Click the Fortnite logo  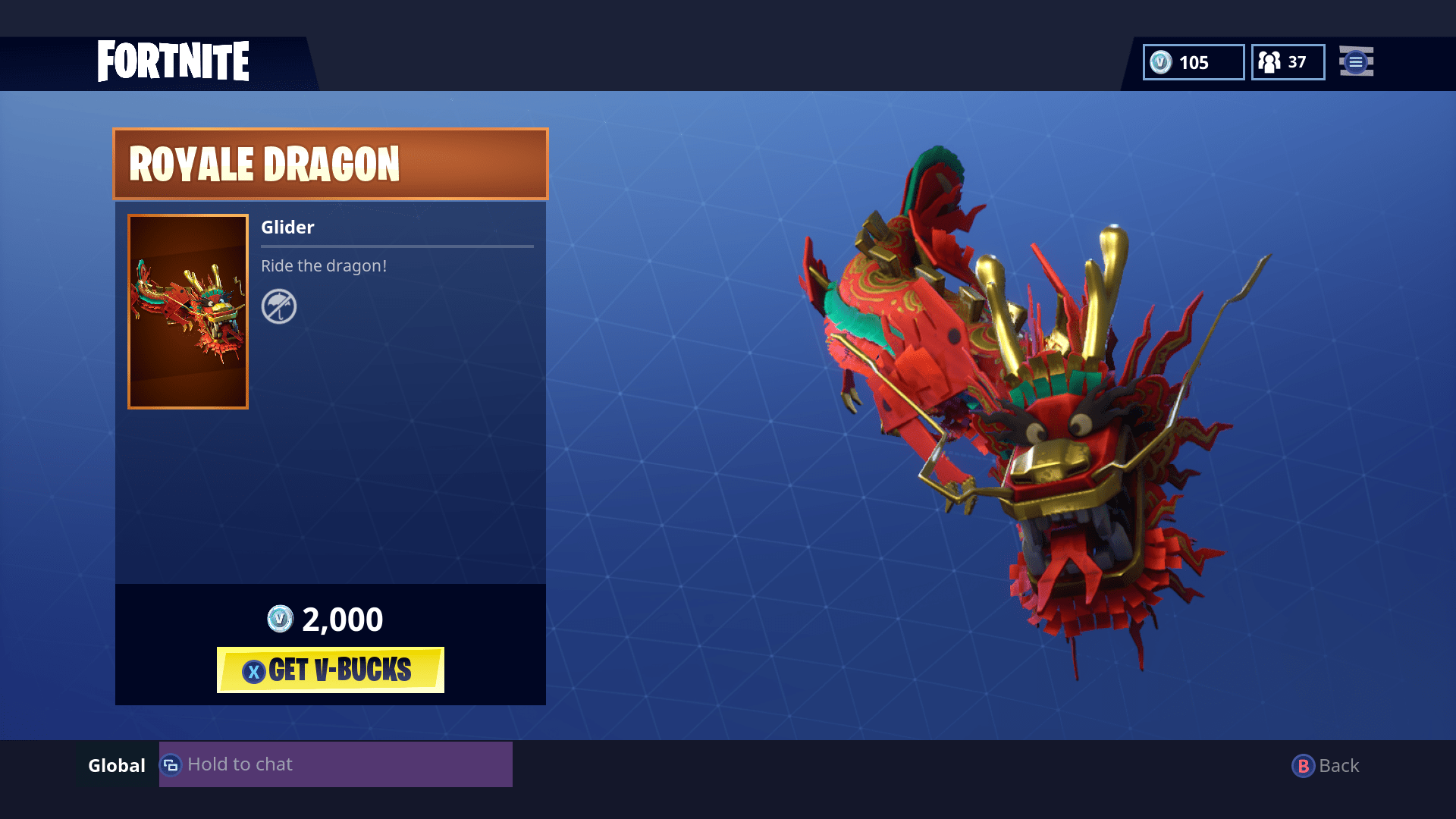point(173,61)
